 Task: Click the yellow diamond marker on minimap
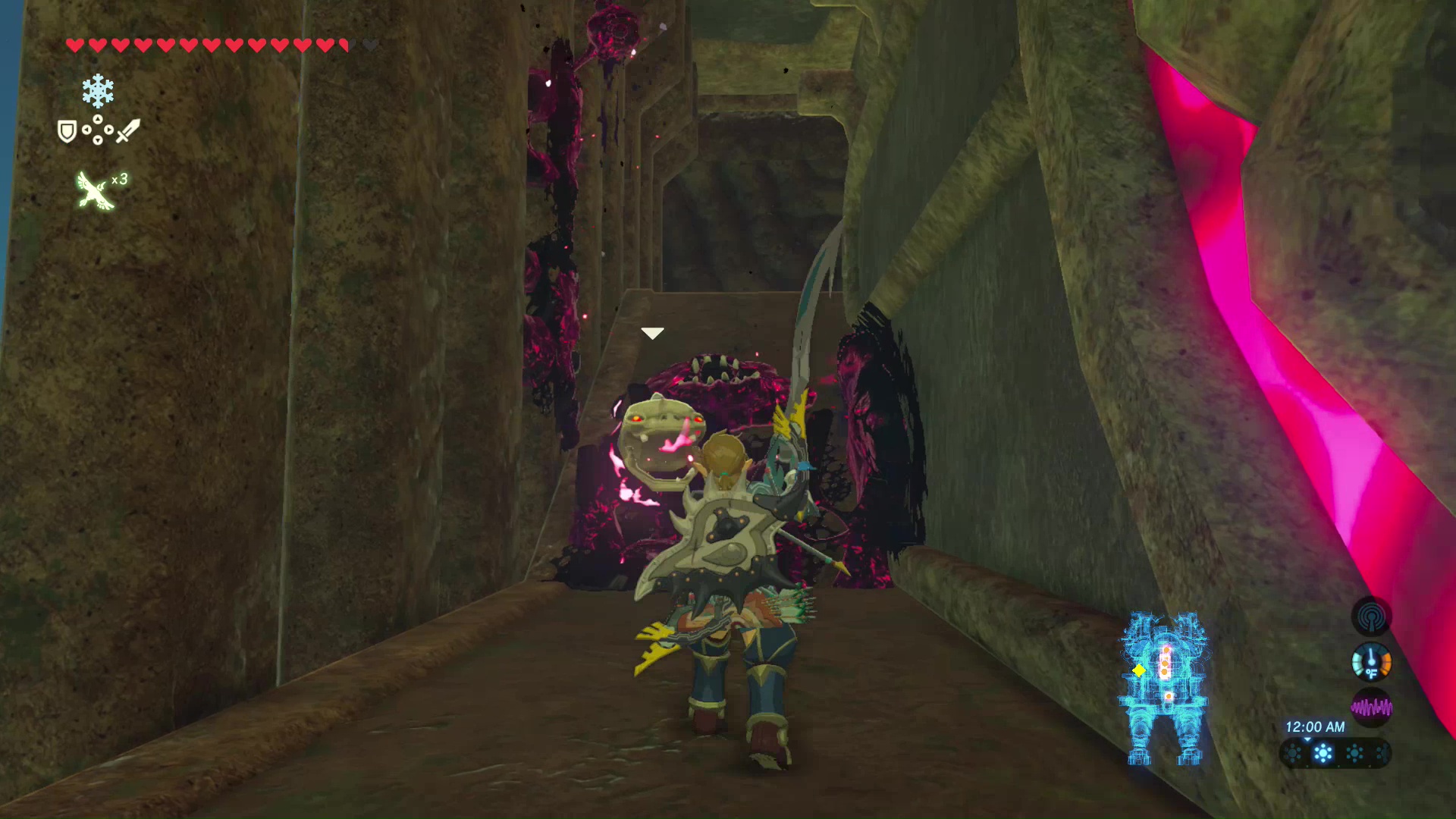[1138, 670]
